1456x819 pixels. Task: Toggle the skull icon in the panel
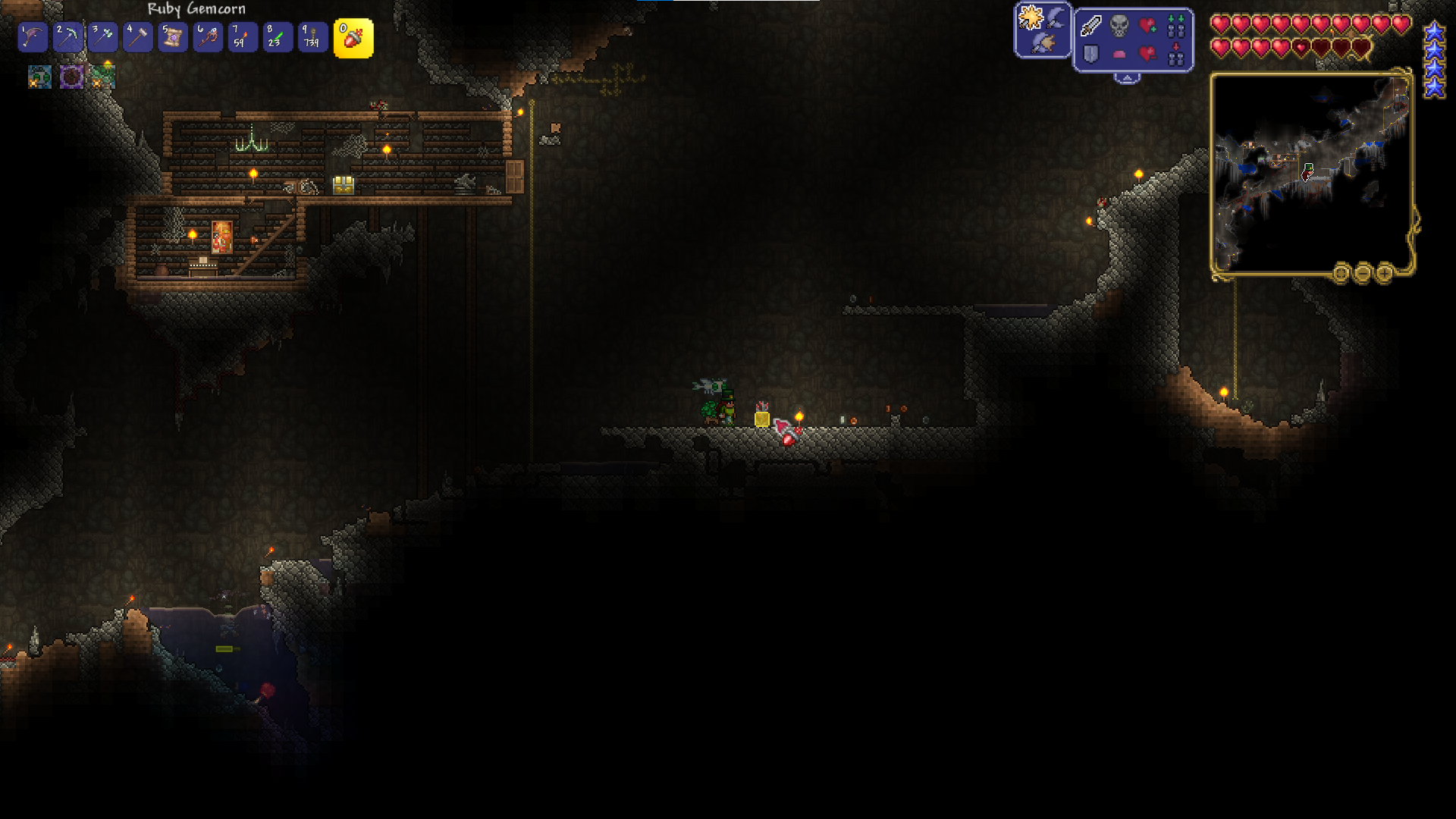coord(1119,26)
